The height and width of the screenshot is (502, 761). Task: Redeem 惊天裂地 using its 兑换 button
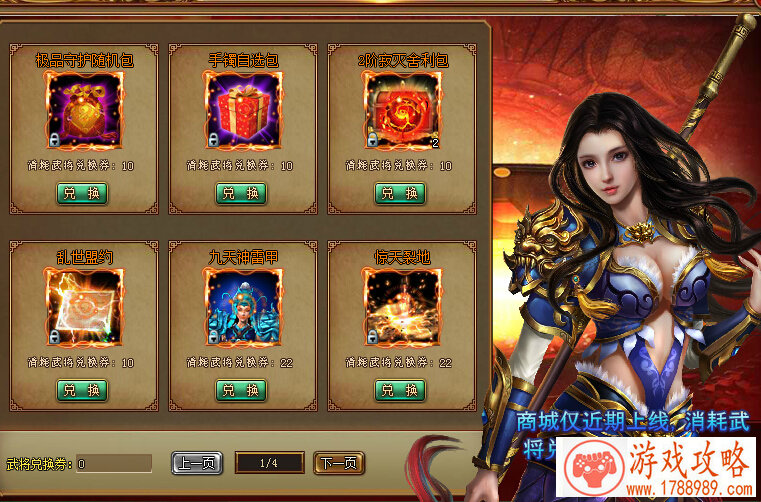tap(400, 390)
